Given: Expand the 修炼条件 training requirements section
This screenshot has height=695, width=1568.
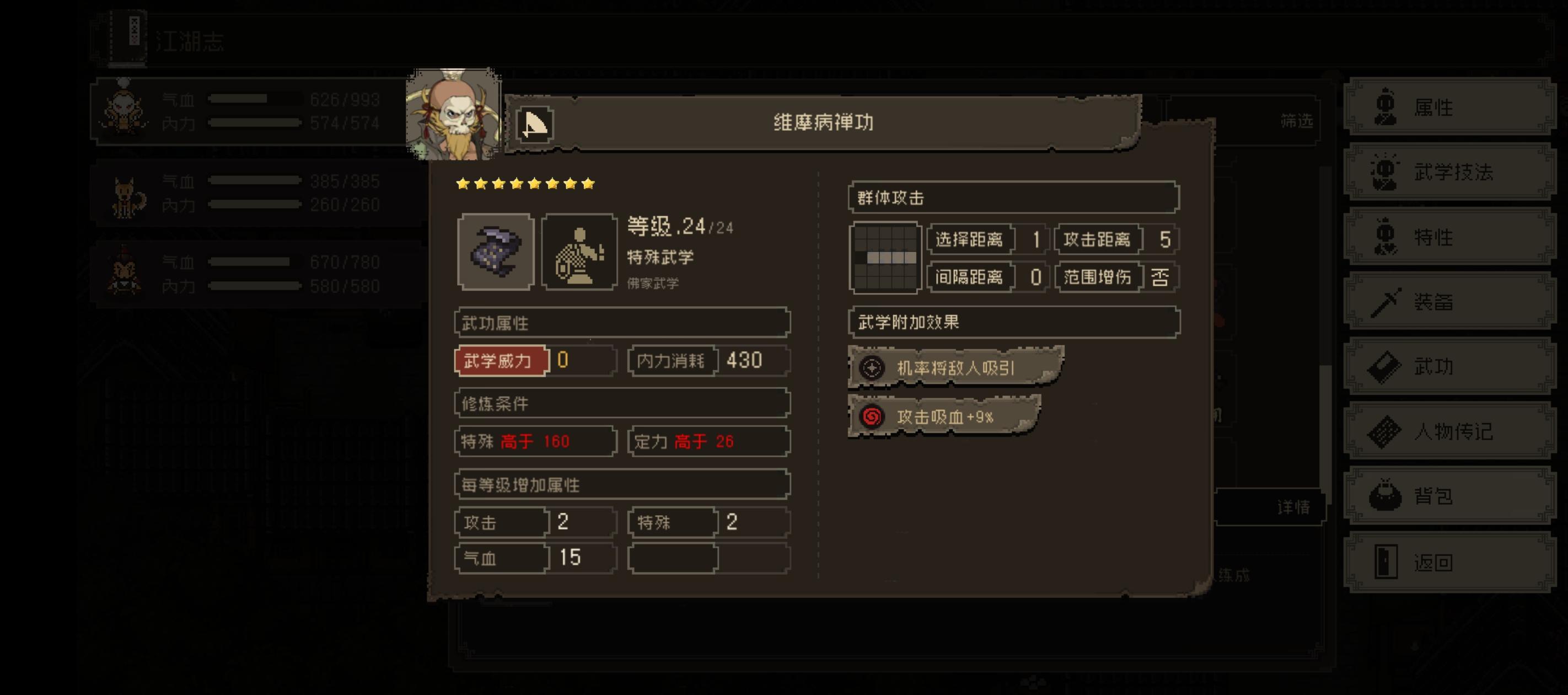Looking at the screenshot, I should [x=620, y=403].
